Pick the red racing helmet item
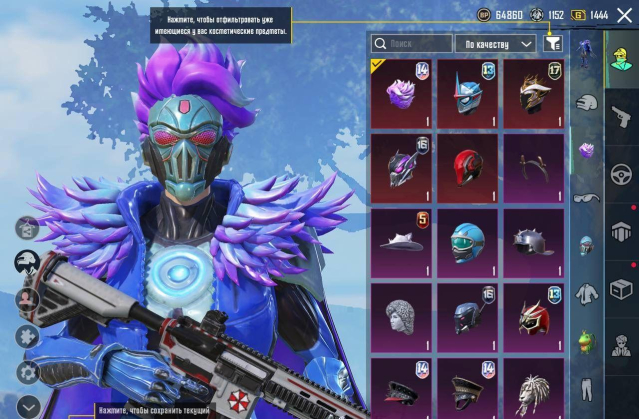639x419 pixels. 467,167
